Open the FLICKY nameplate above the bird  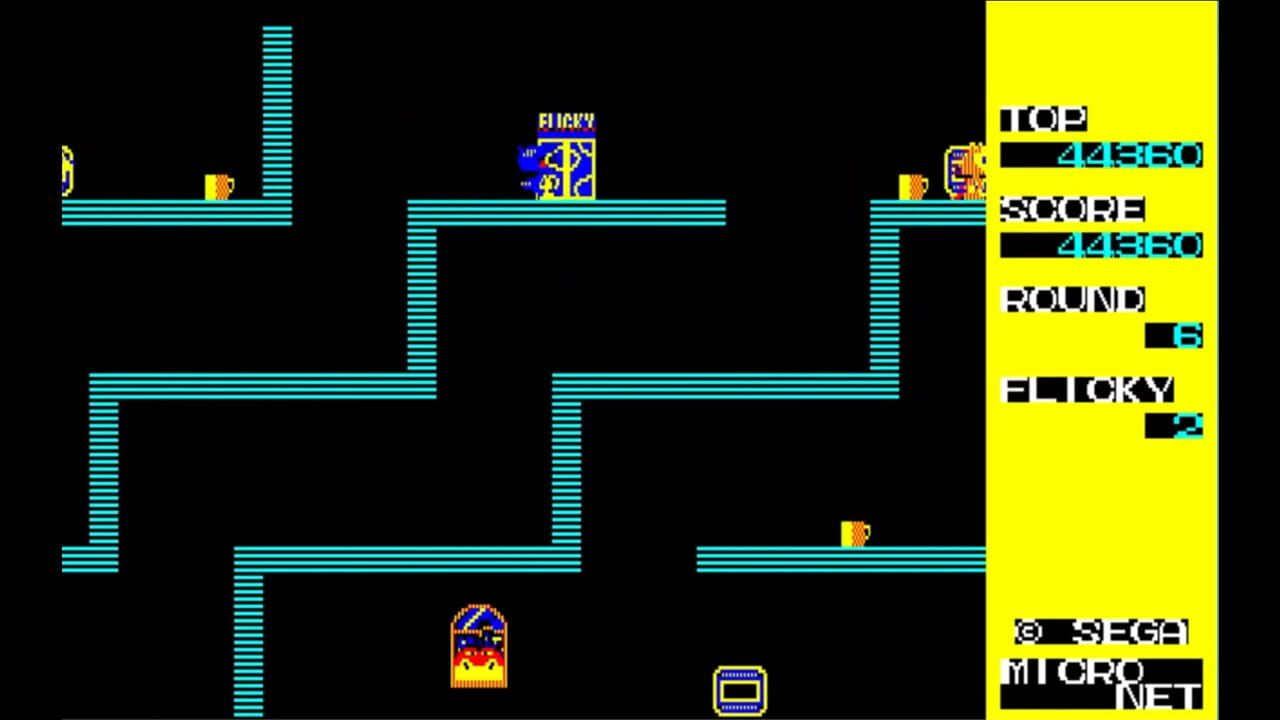(x=565, y=117)
